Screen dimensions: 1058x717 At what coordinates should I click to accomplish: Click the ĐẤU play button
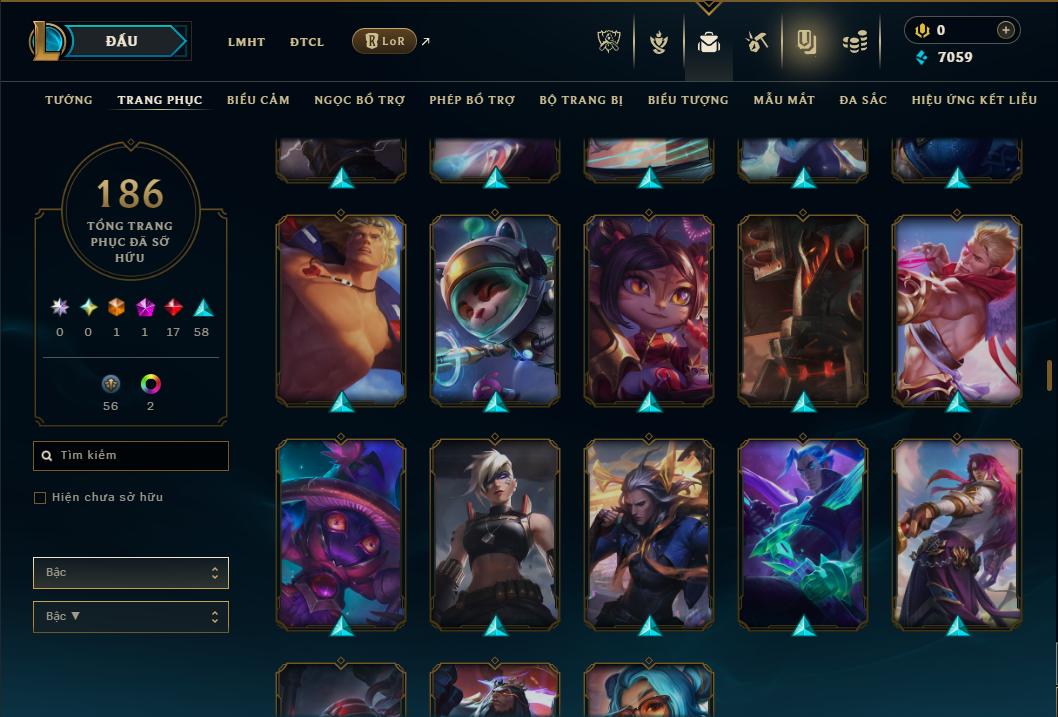[122, 41]
